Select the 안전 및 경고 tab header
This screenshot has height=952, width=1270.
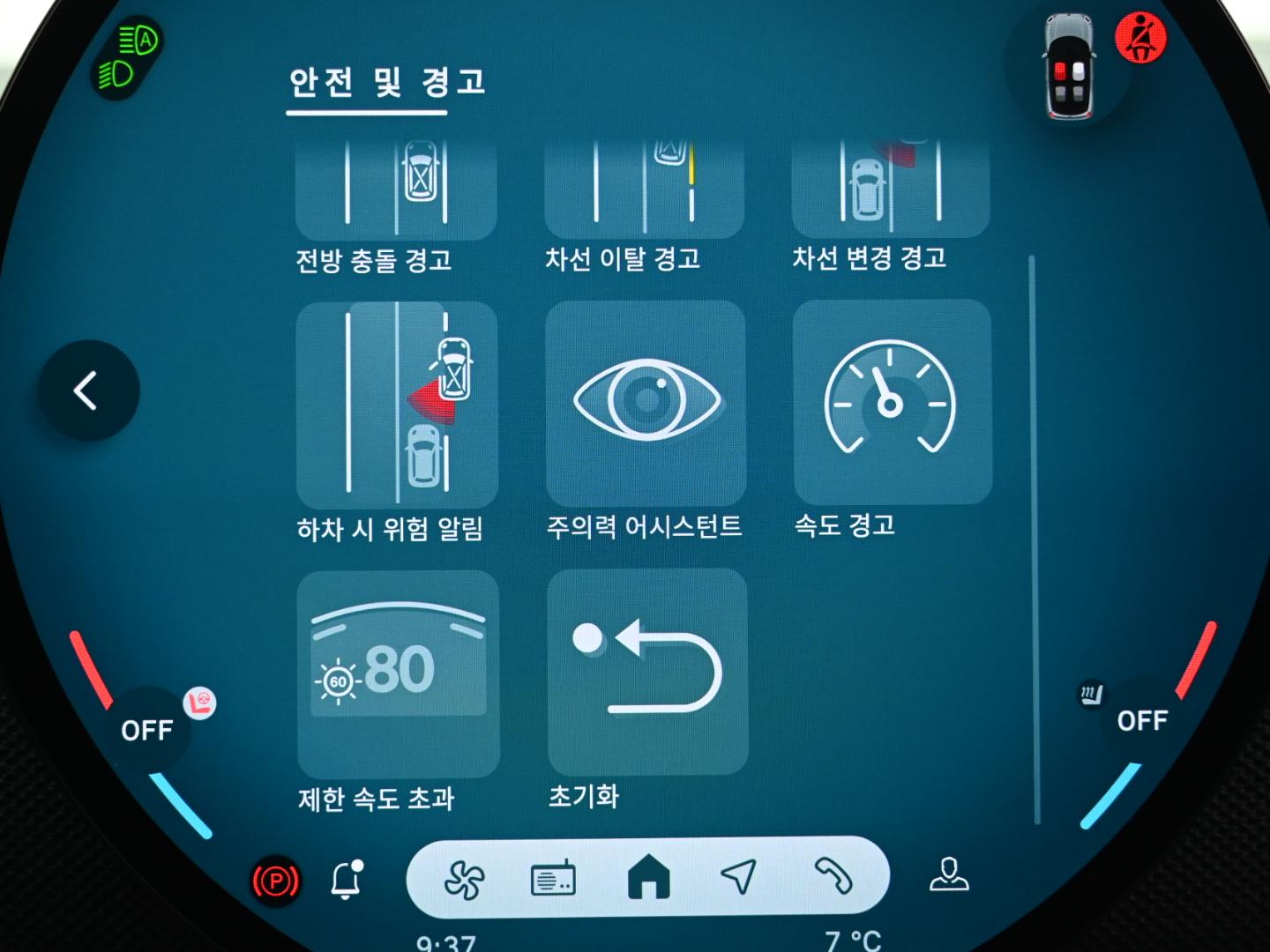coord(386,84)
